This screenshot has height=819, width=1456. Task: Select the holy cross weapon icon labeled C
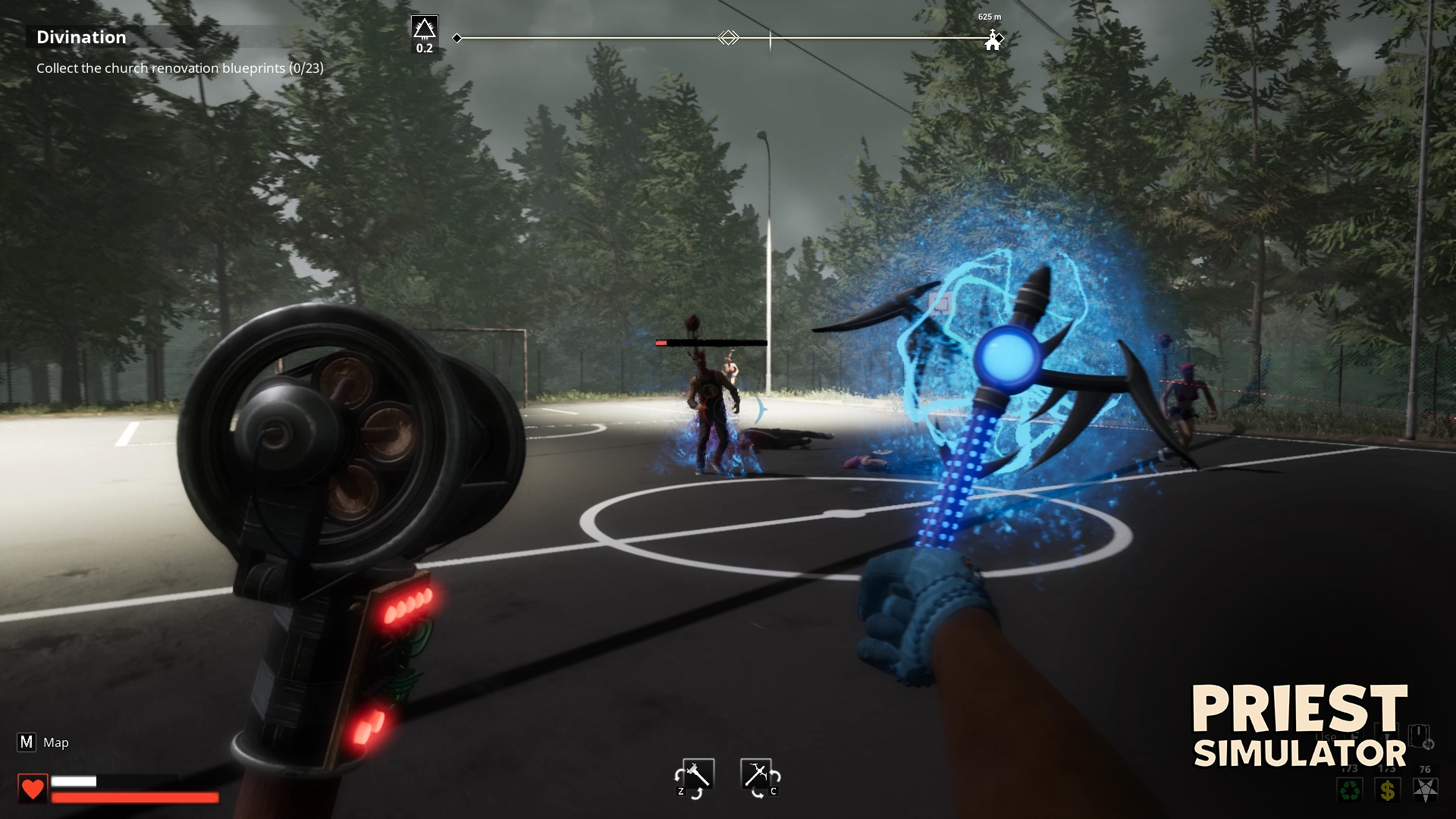coord(756,774)
